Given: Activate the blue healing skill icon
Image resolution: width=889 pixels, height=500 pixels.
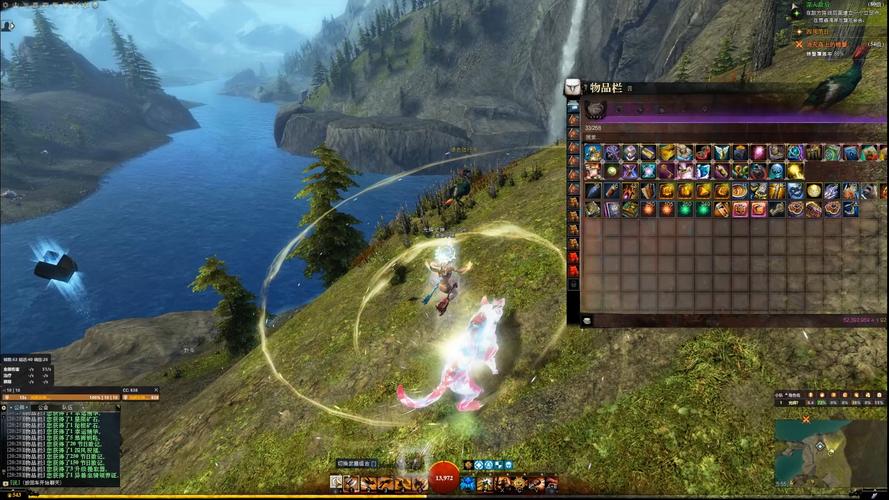Looking at the screenshot, I should pyautogui.click(x=468, y=484).
